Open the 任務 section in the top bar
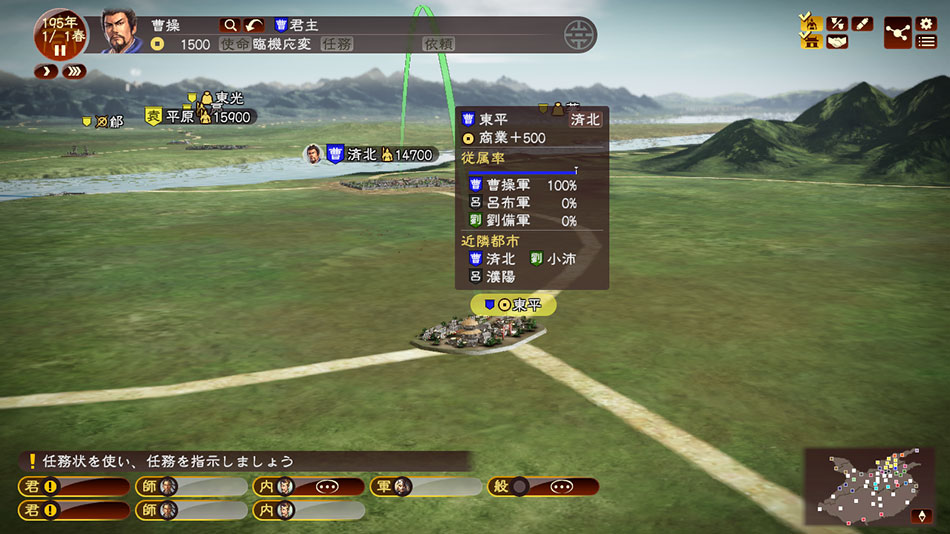Image resolution: width=950 pixels, height=534 pixels. click(336, 44)
